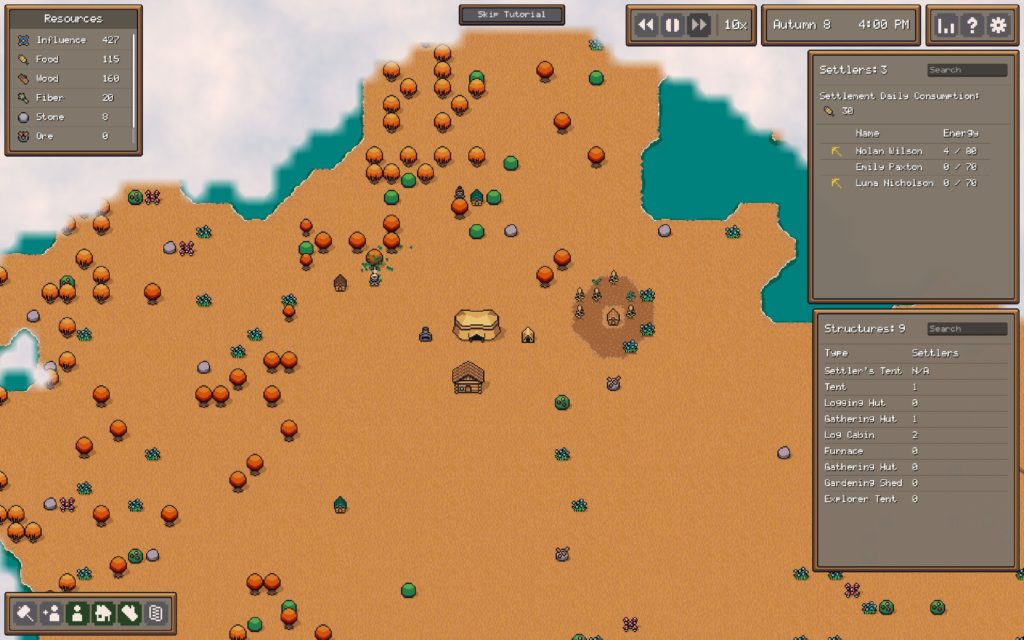This screenshot has width=1024, height=640.
Task: Click the Settlers search field
Action: click(x=966, y=70)
